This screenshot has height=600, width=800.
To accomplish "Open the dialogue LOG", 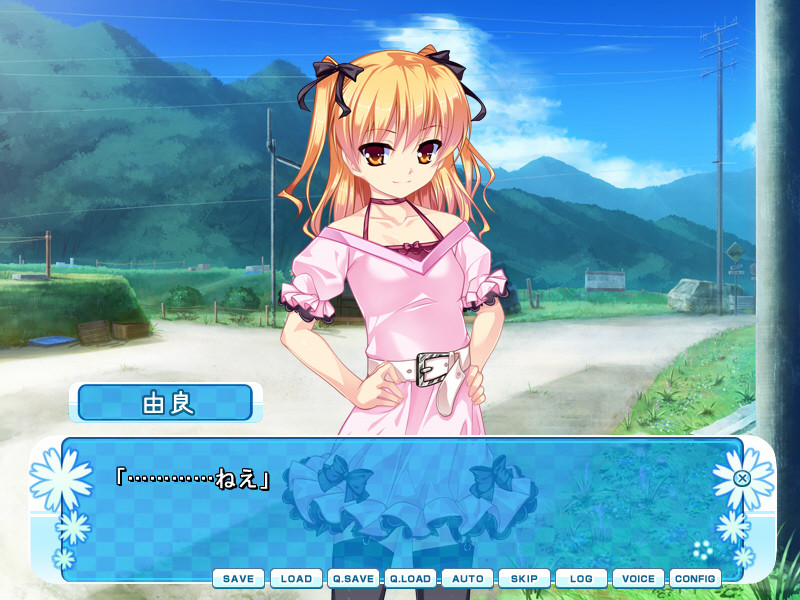I will click(581, 579).
